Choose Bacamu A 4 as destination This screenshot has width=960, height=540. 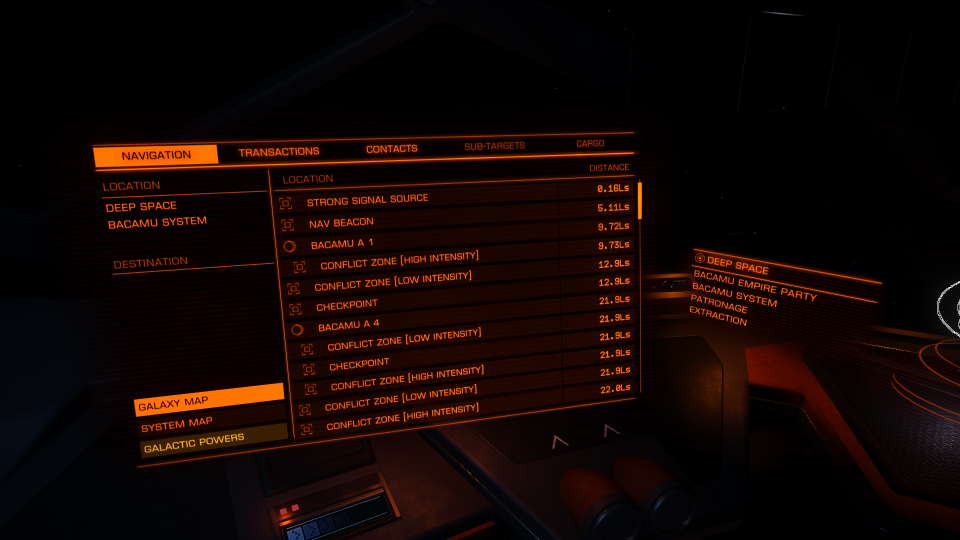[x=348, y=325]
